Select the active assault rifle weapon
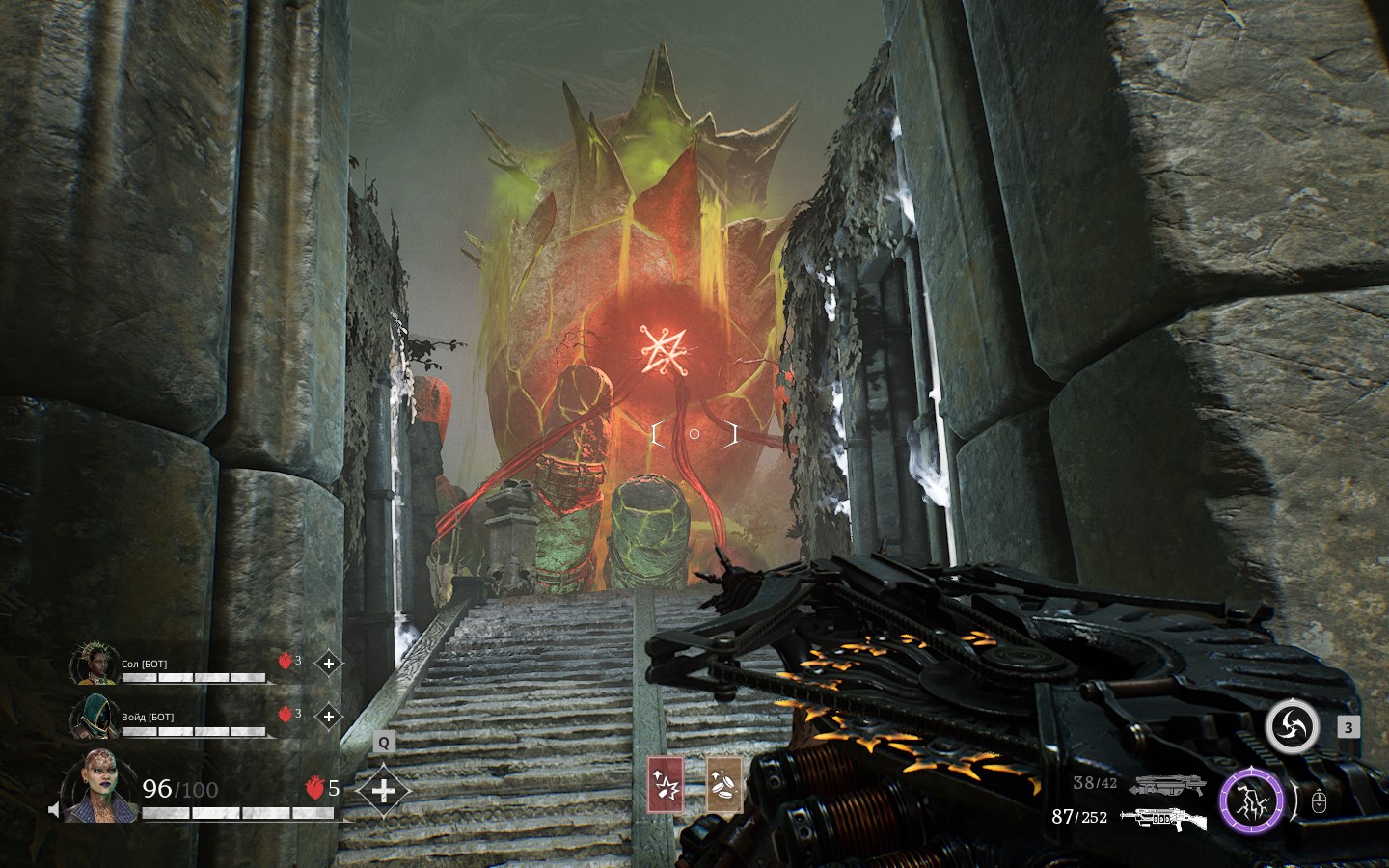The image size is (1389, 868). coord(1163,820)
